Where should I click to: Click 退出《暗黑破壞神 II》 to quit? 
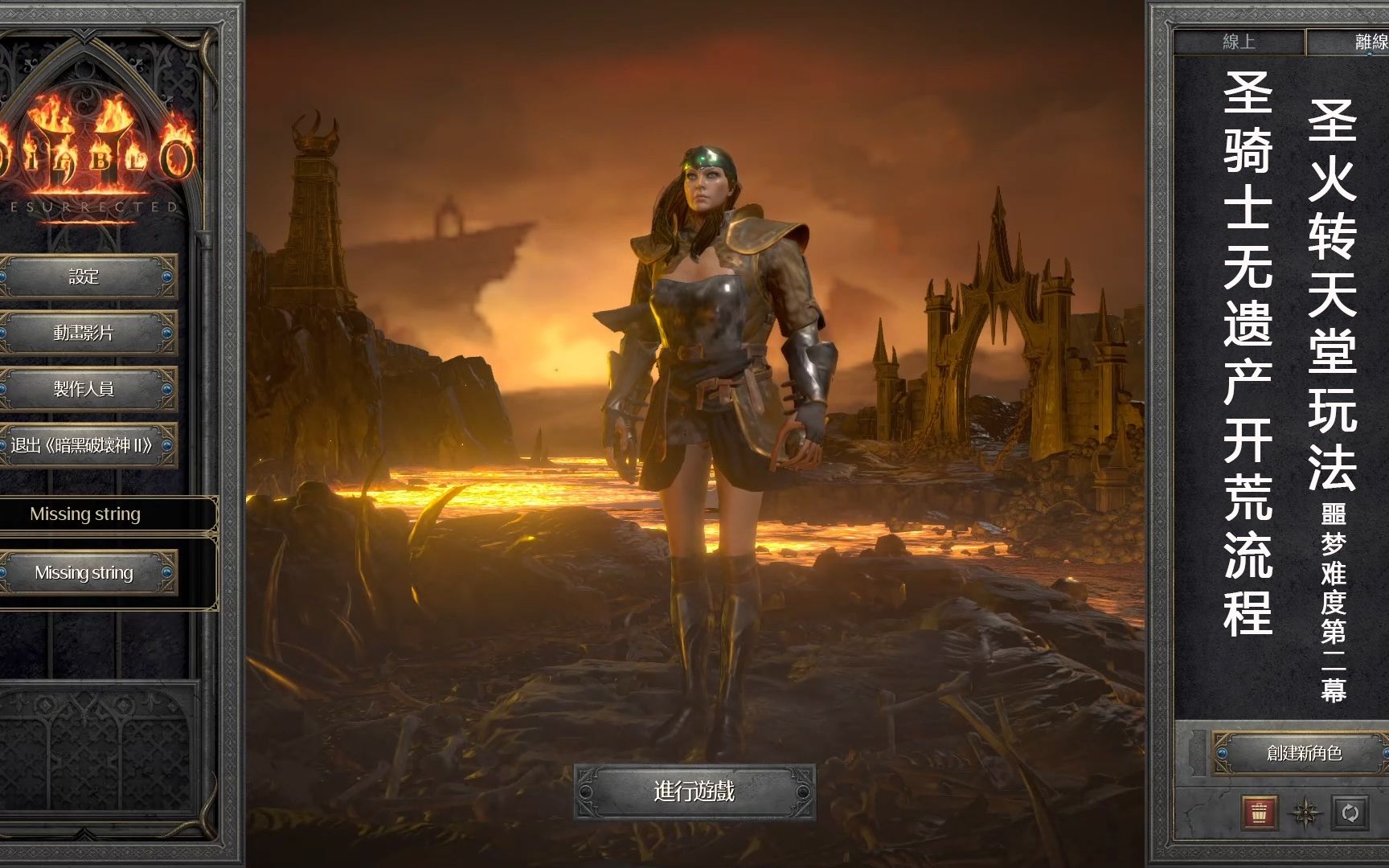pyautogui.click(x=84, y=445)
